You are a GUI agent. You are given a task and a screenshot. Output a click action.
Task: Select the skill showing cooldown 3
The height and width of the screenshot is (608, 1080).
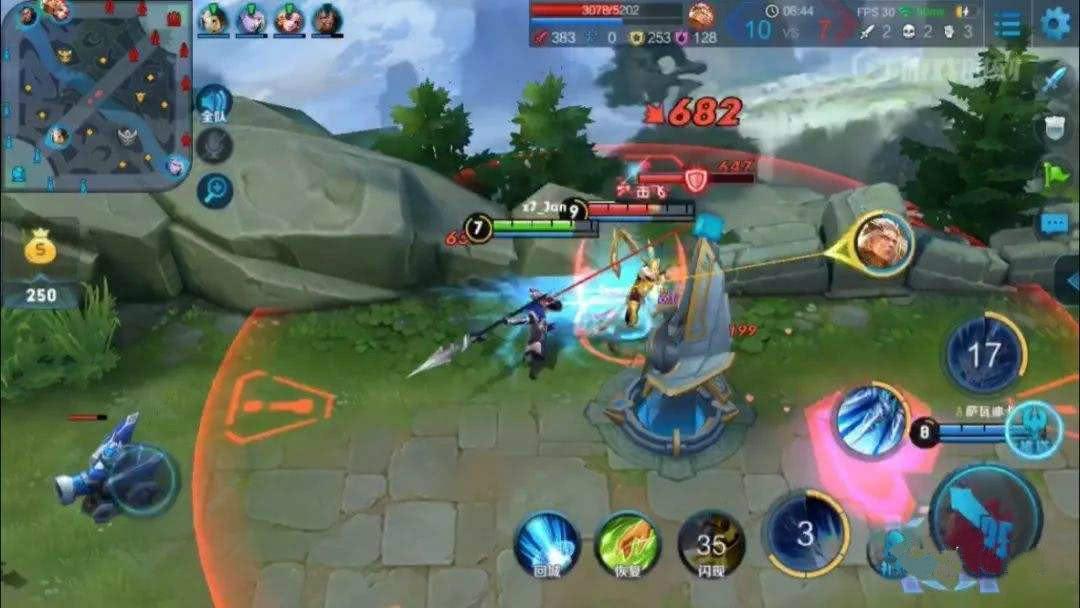coord(806,533)
